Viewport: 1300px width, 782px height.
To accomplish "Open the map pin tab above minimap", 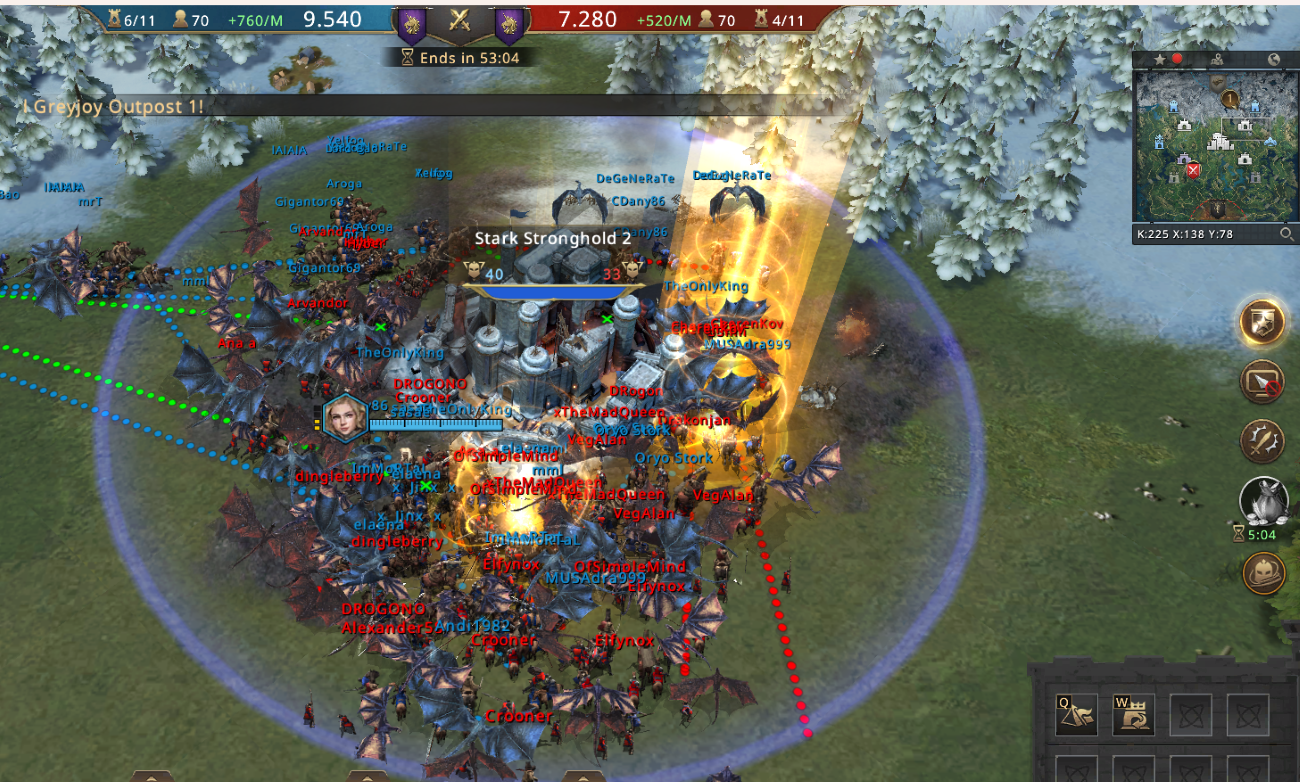I will (1217, 59).
